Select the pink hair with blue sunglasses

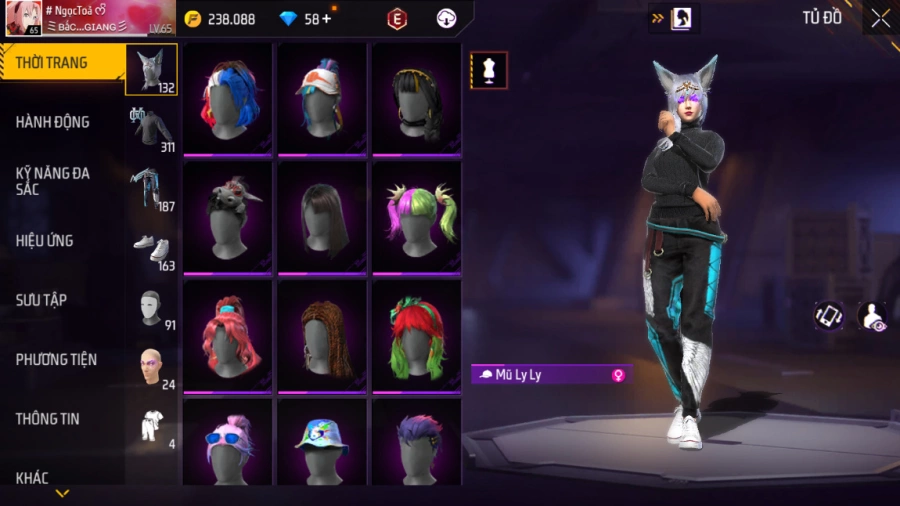228,440
